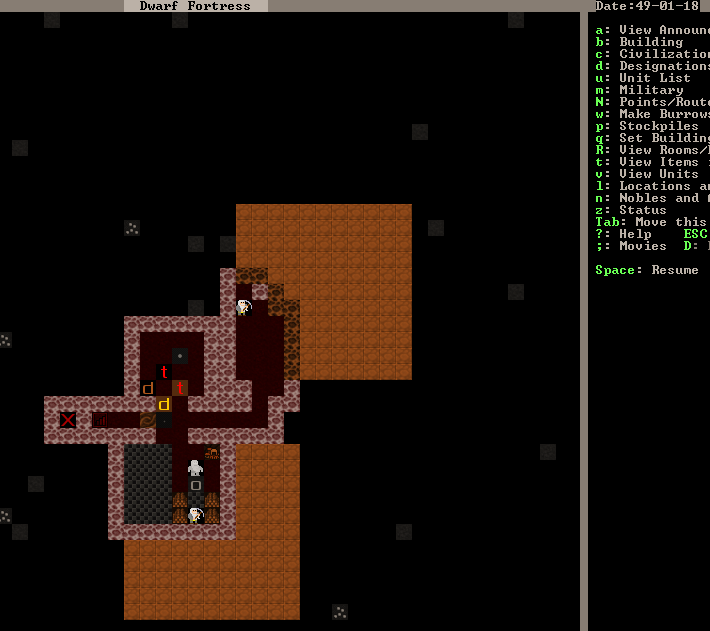Open the Help entry
Screen dimensions: 710x631
(631, 234)
